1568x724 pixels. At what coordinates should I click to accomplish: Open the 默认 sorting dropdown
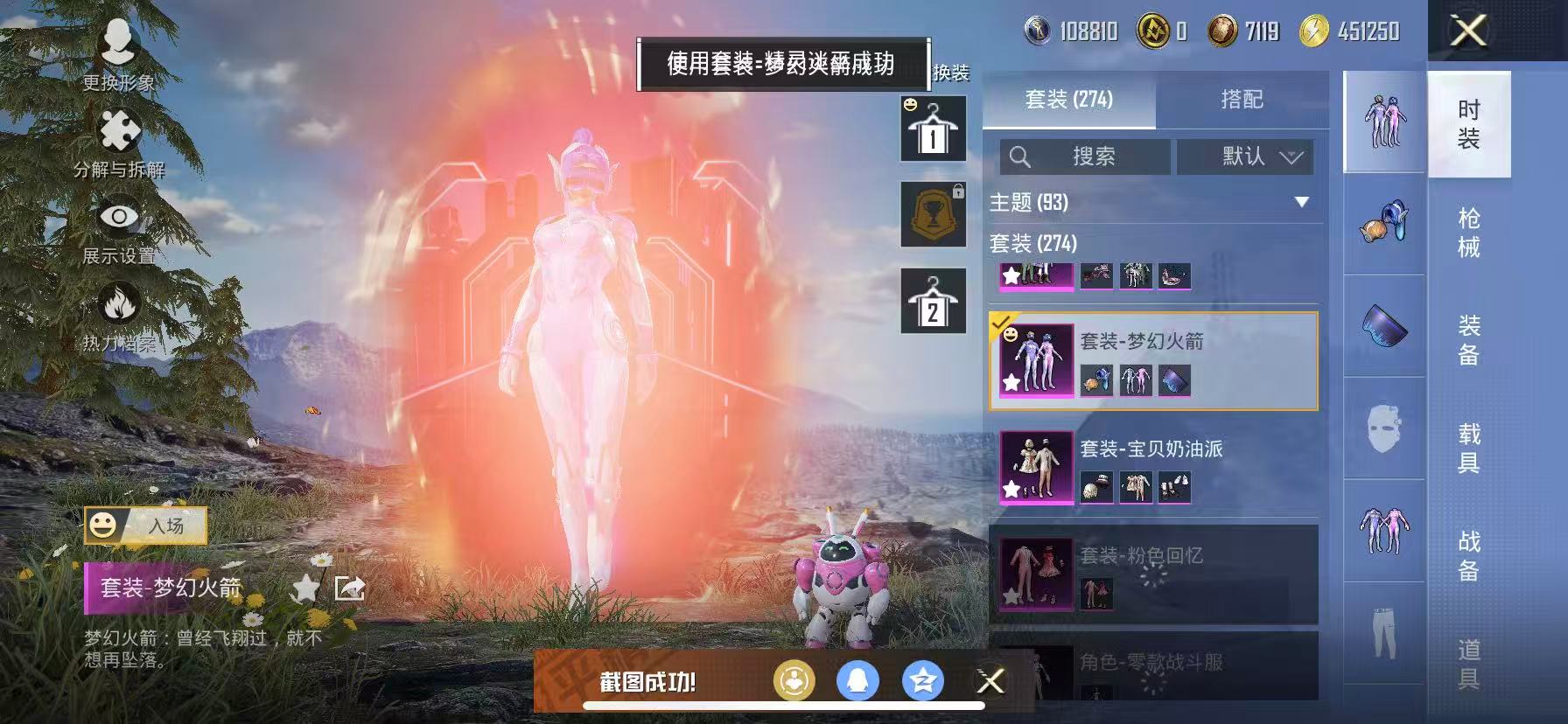click(1243, 157)
